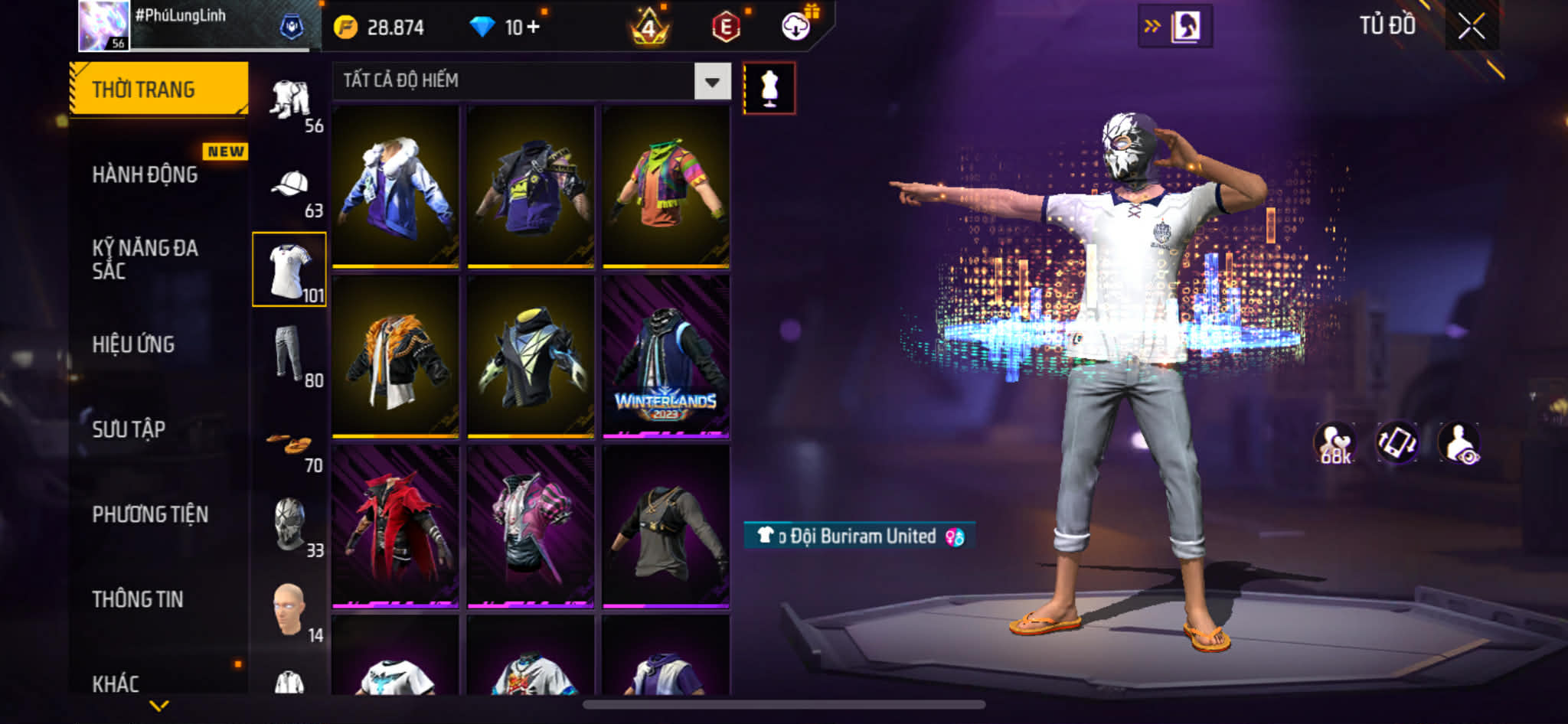
Task: Open the Tất Cả Độ Hiếm rarity dropdown
Action: pos(712,82)
